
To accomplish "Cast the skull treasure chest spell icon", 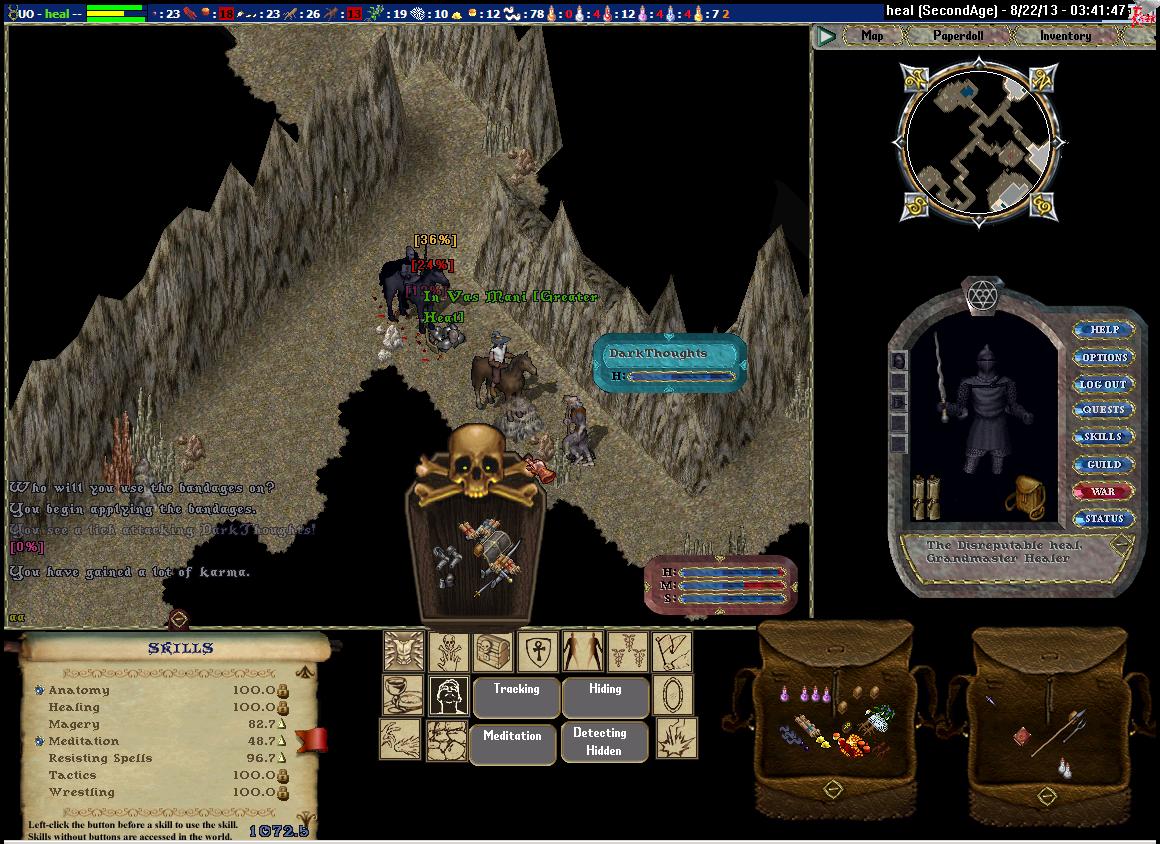I will [493, 651].
